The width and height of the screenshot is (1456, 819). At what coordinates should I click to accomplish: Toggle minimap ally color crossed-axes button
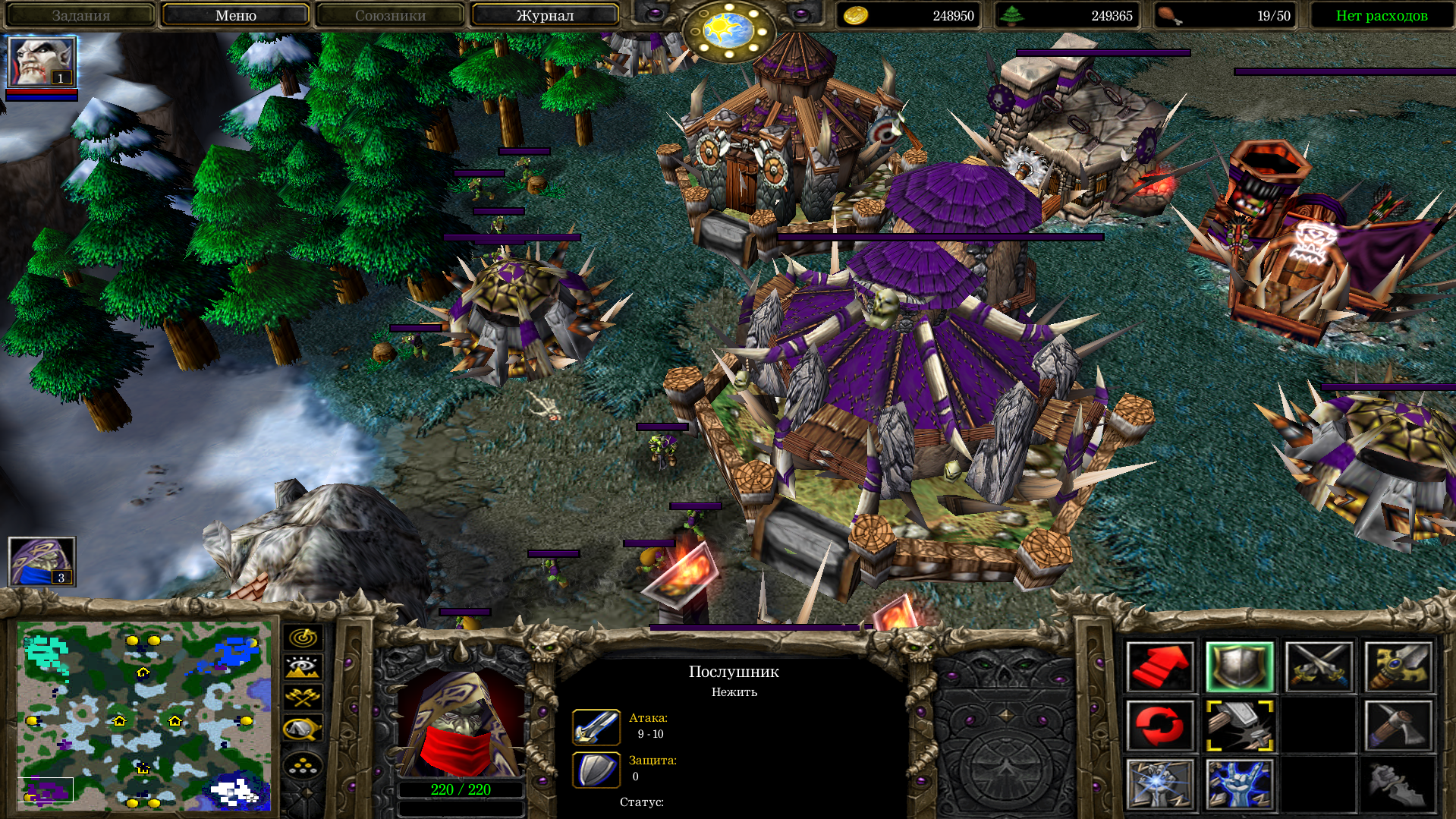pyautogui.click(x=303, y=697)
